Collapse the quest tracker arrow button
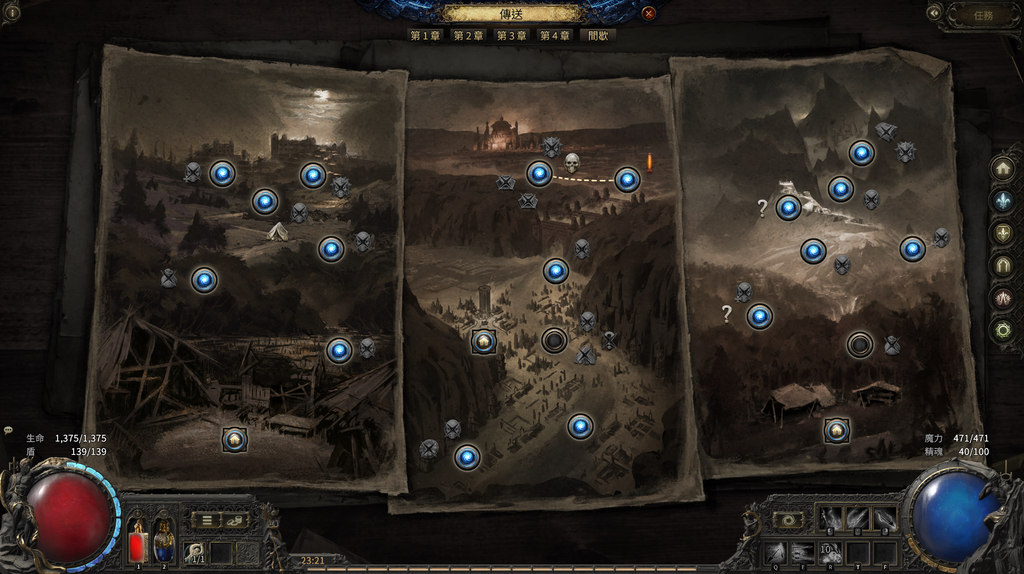Screen dimensions: 1024x574 (934, 13)
